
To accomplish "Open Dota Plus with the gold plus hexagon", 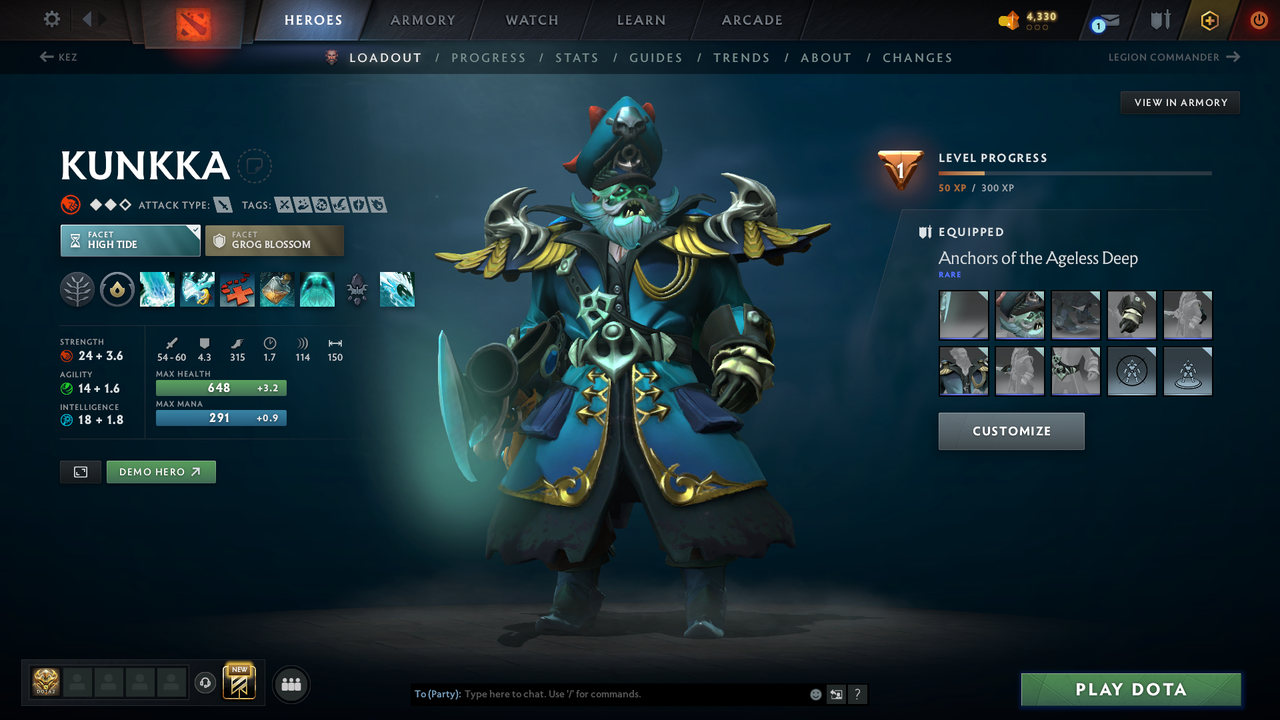I will 1209,20.
